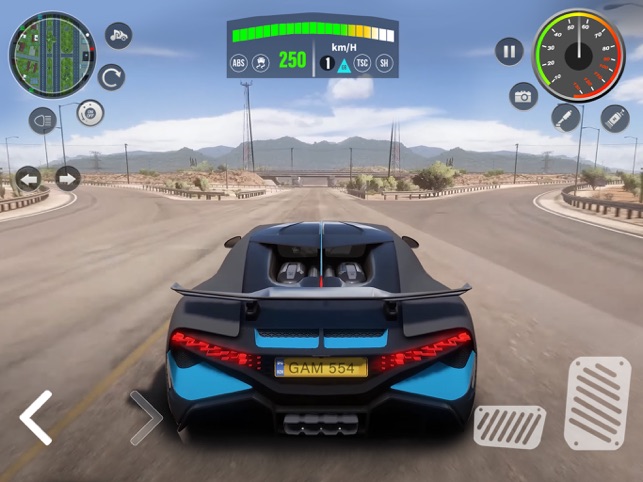Toggle the headlights button

(42, 121)
